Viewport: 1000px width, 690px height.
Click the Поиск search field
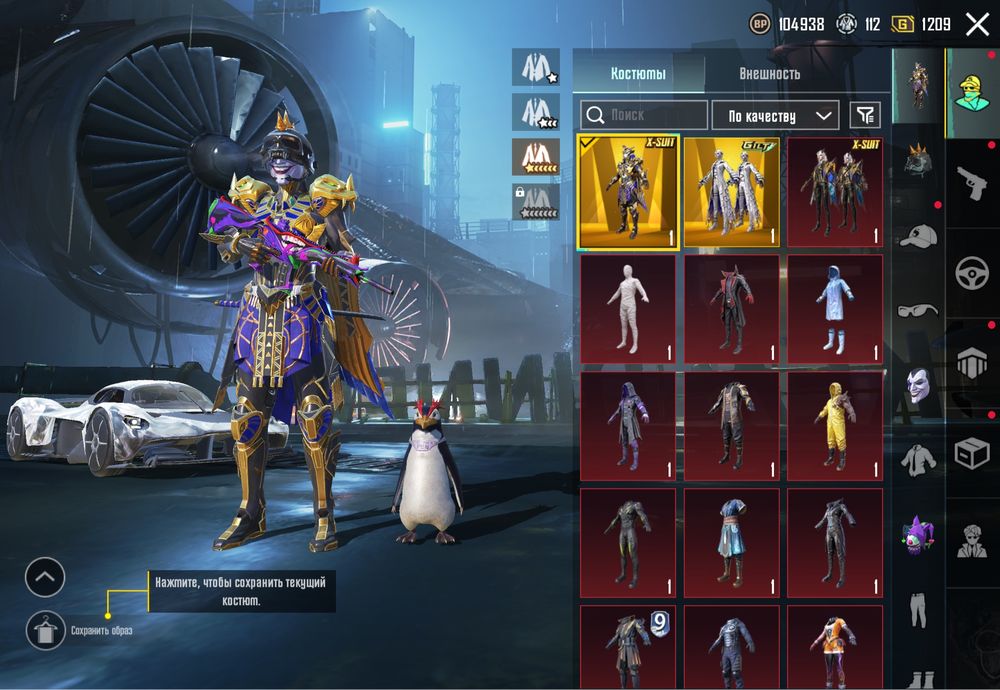(645, 116)
